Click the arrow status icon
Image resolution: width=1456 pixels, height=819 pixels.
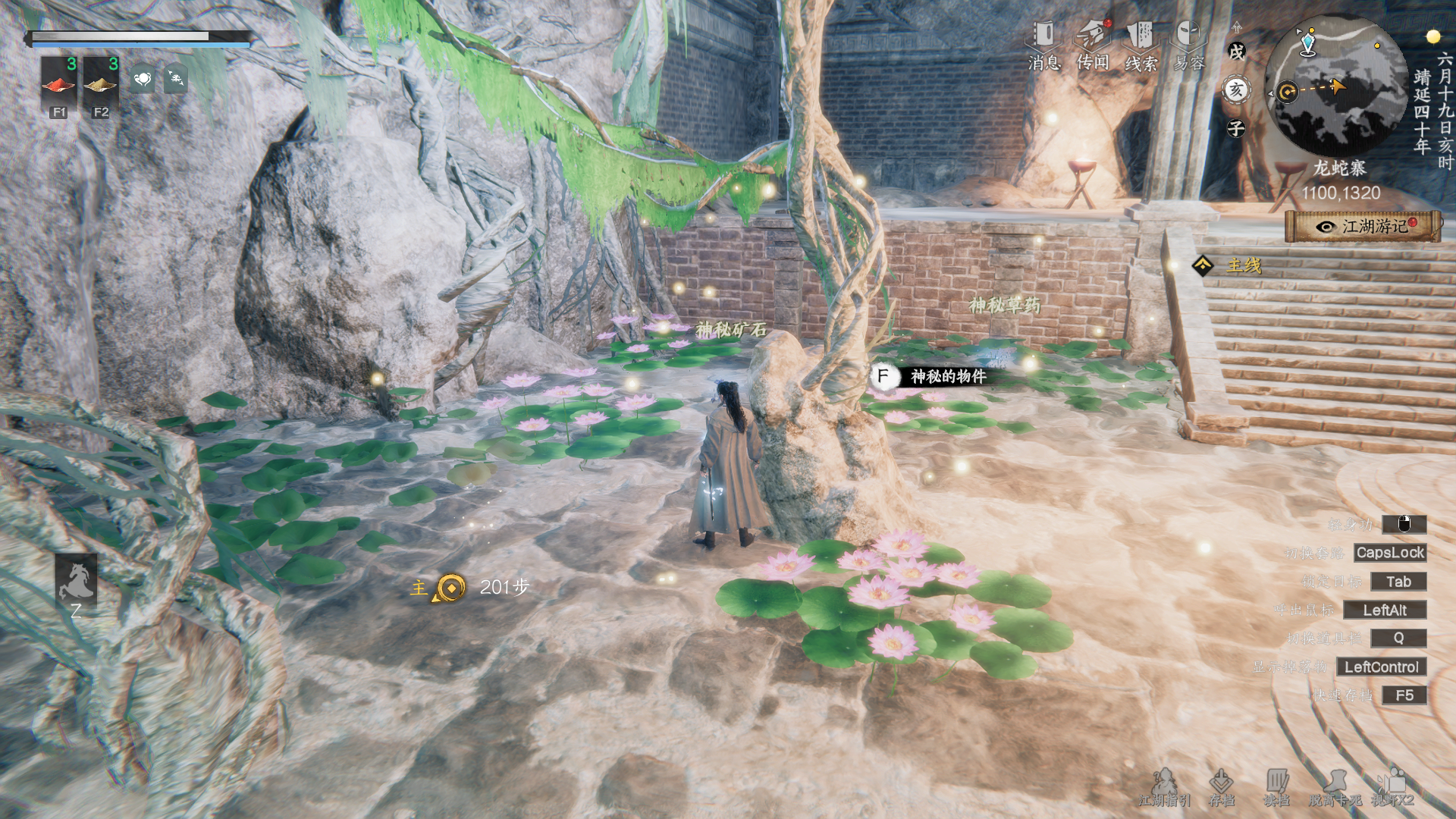(x=176, y=79)
